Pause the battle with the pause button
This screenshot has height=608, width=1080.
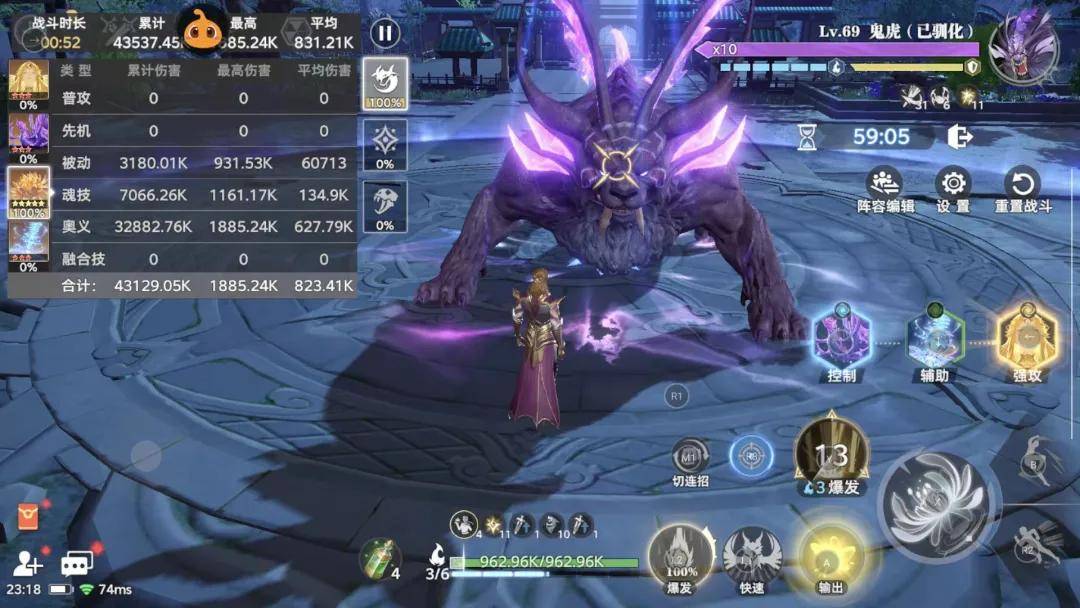coord(385,33)
